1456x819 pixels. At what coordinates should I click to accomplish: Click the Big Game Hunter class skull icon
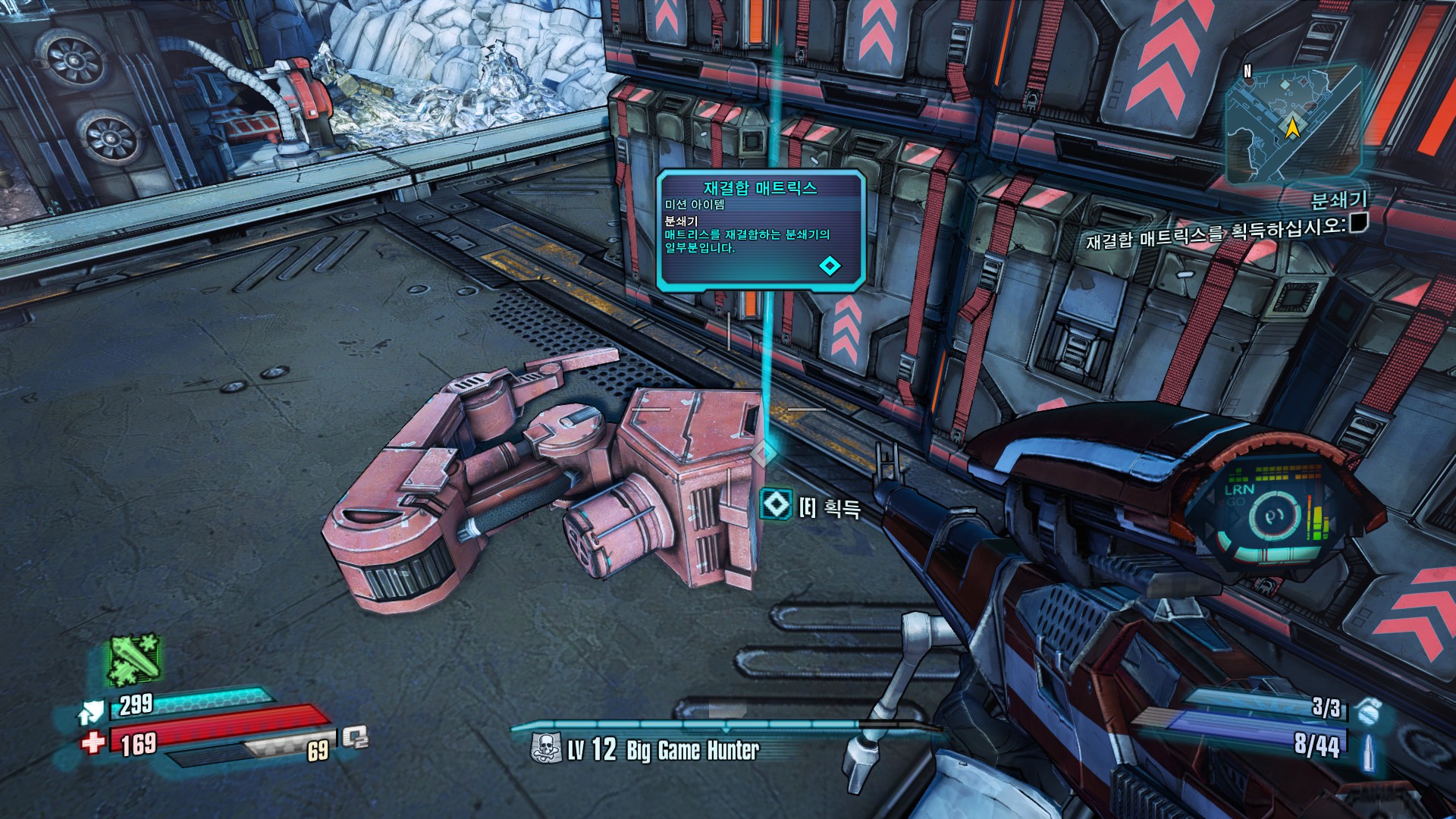coord(546,749)
